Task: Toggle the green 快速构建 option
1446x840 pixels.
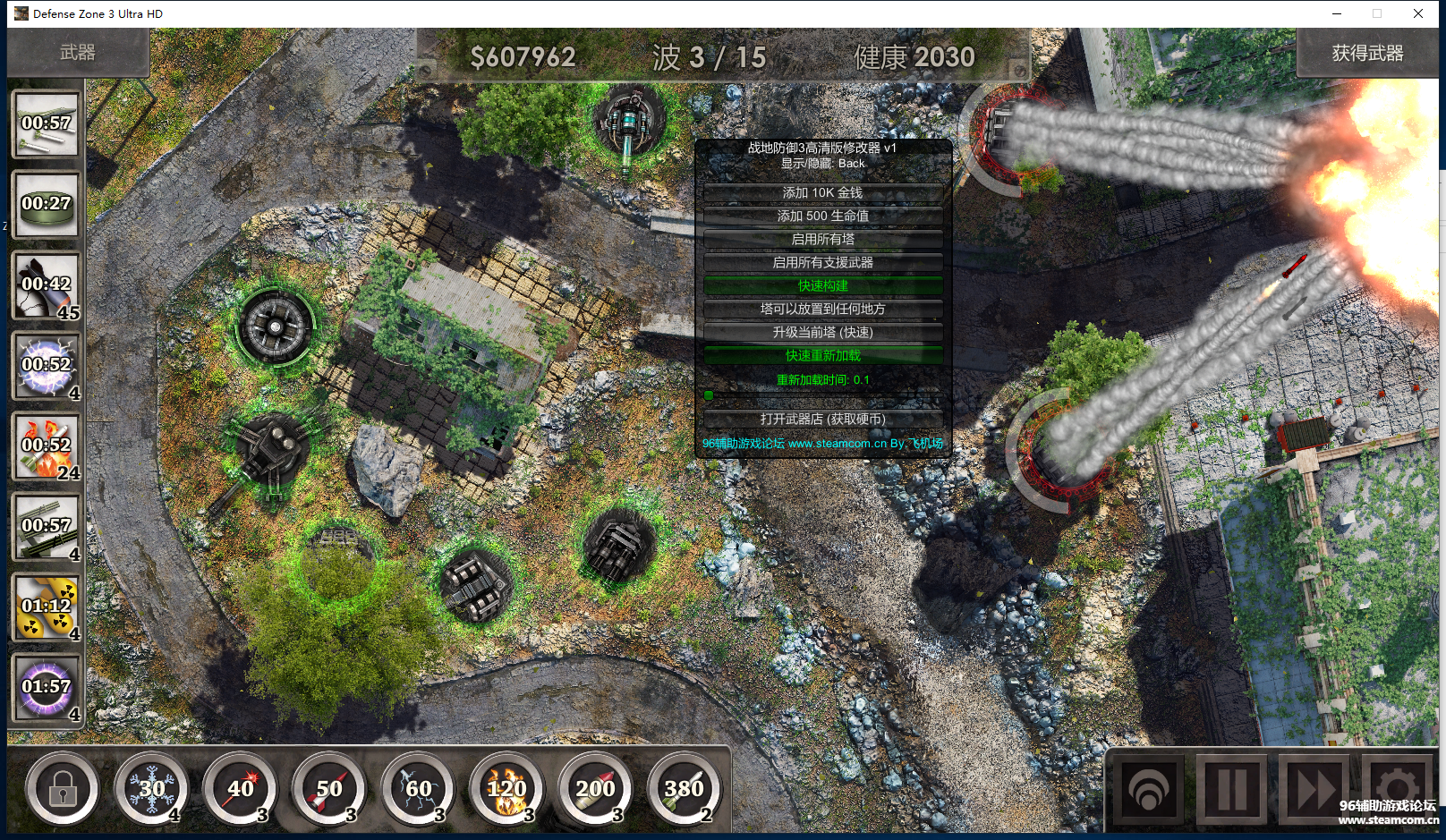Action: 822,285
